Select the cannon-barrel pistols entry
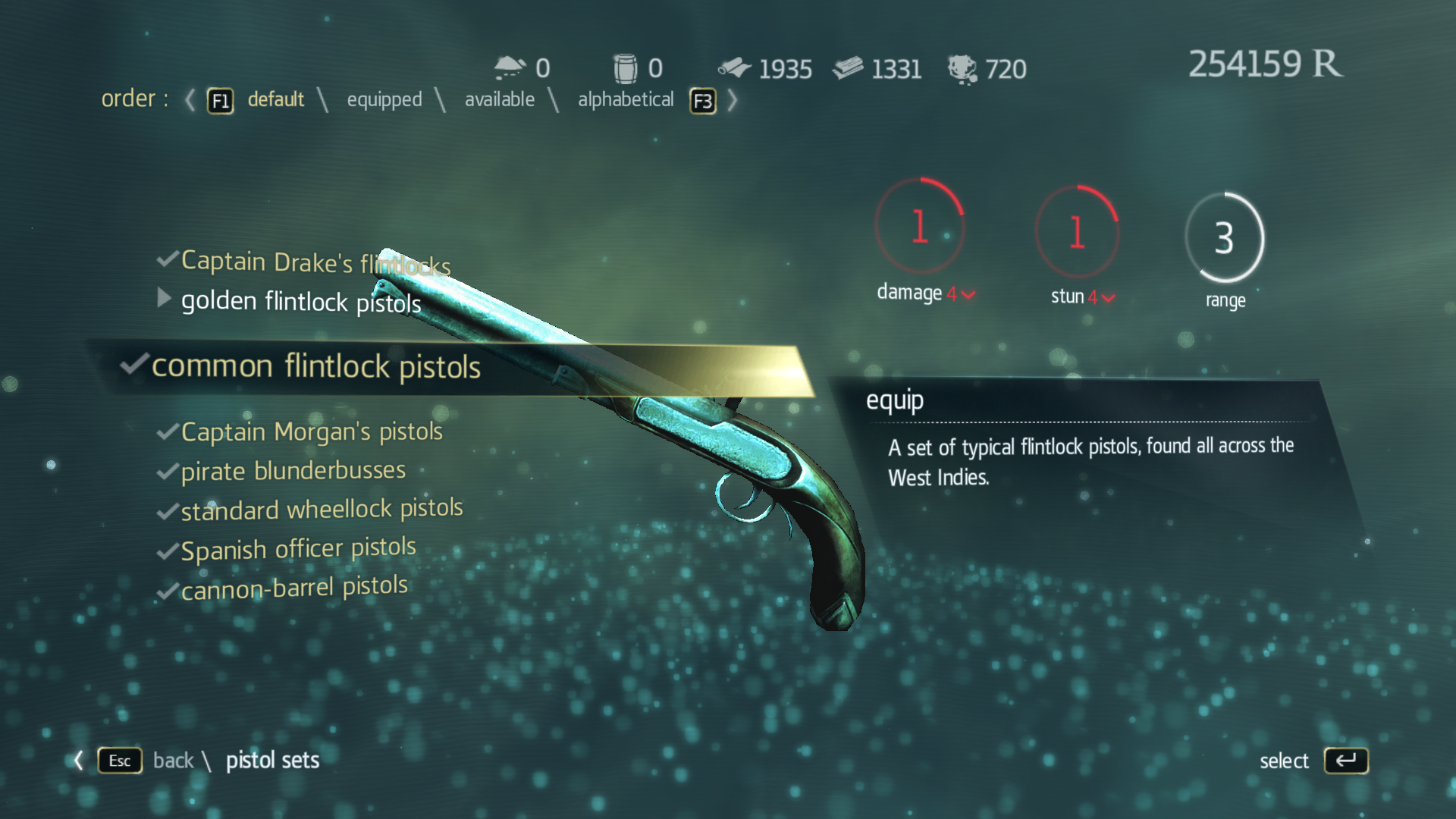The width and height of the screenshot is (1456, 819). (x=294, y=585)
